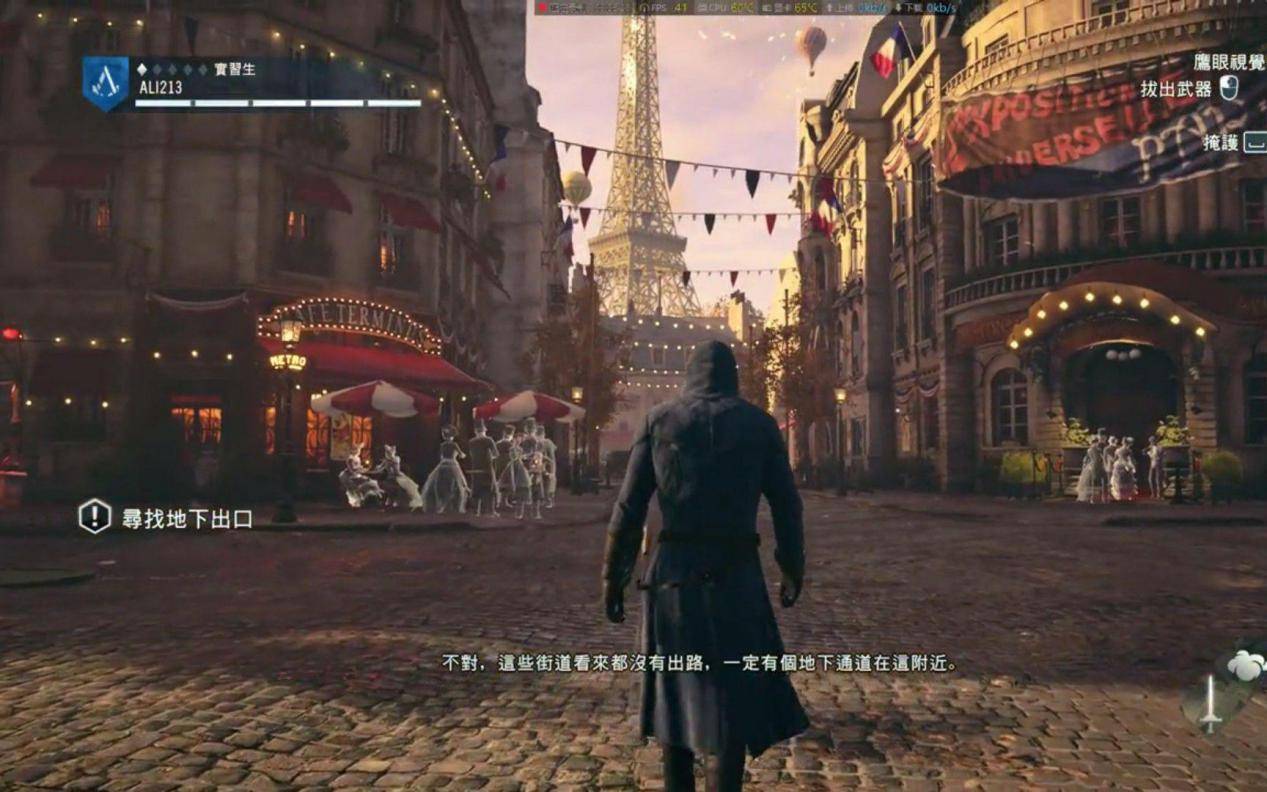
Task: Select the find underground exit objective marker
Action: [x=95, y=517]
